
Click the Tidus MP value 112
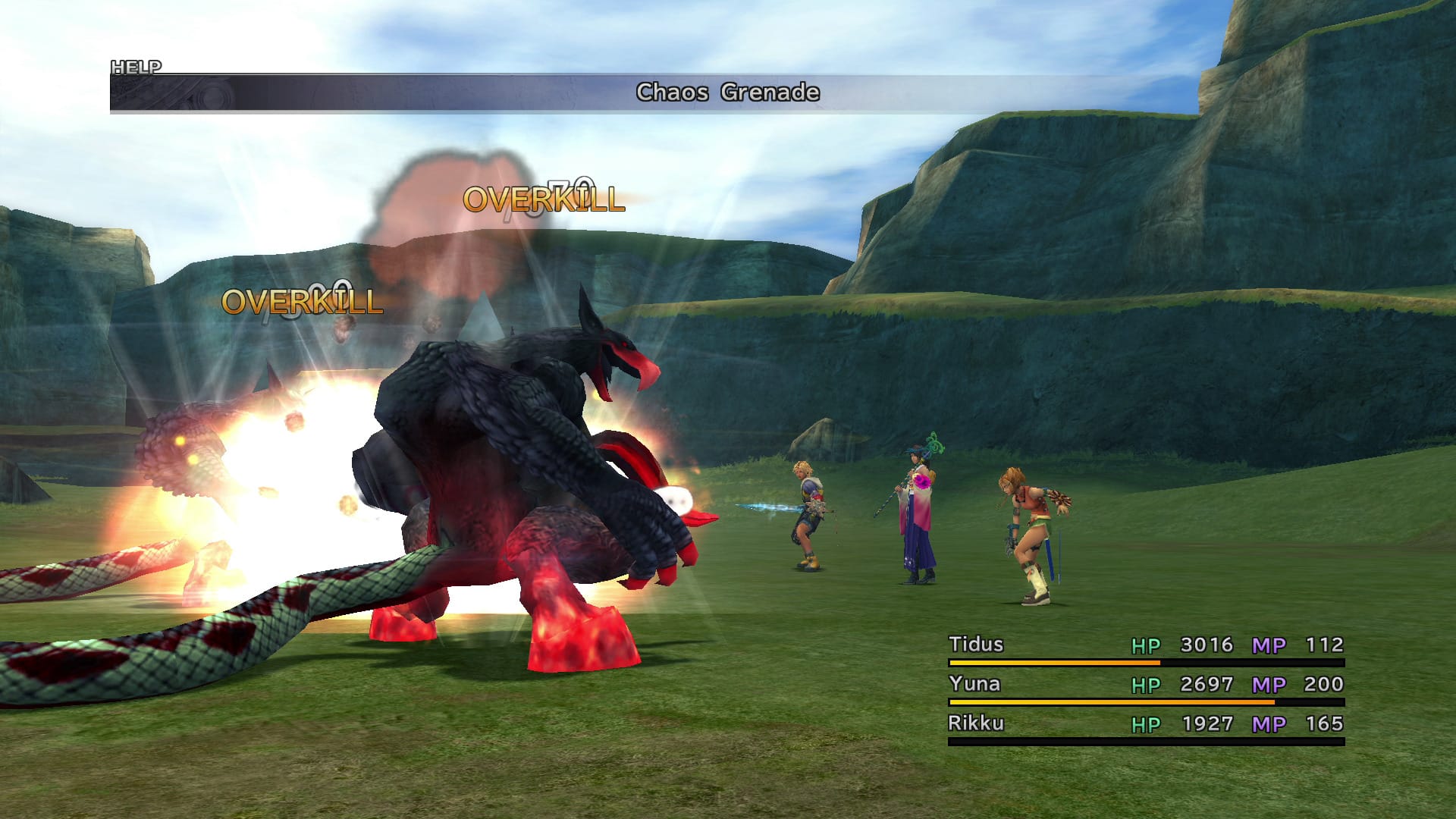1323,645
